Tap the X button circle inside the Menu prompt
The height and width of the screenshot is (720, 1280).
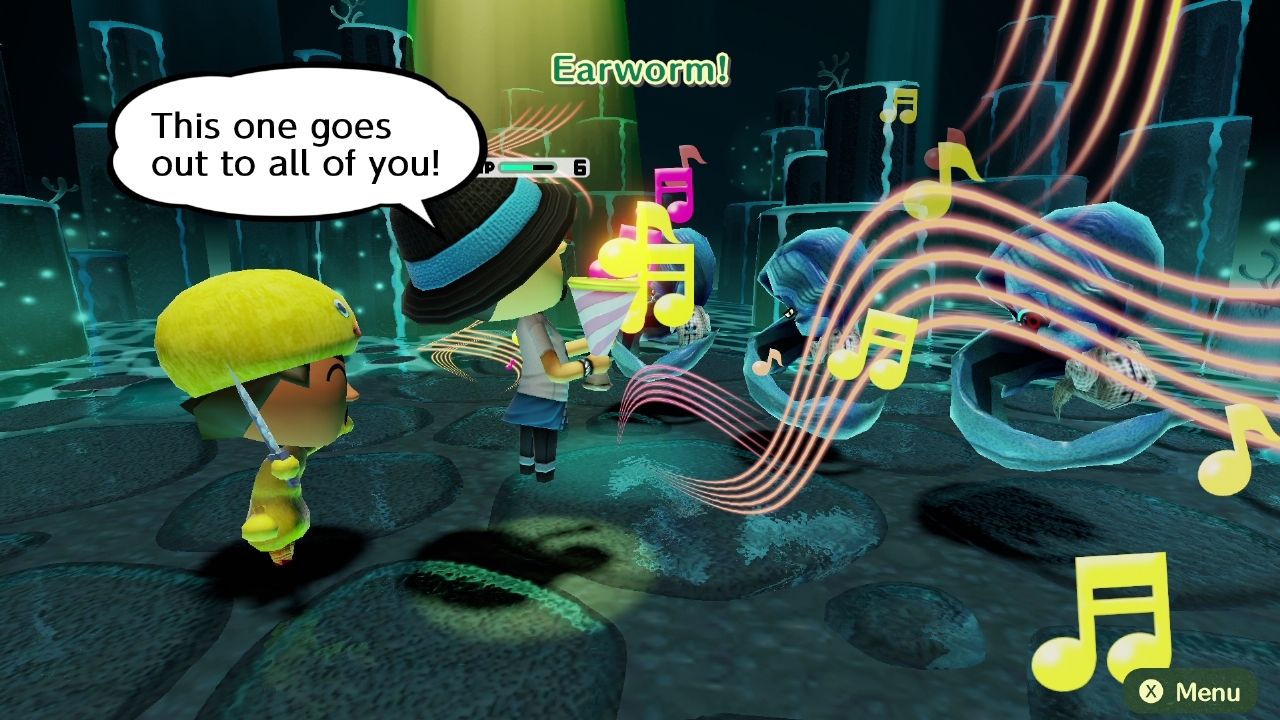point(1152,690)
